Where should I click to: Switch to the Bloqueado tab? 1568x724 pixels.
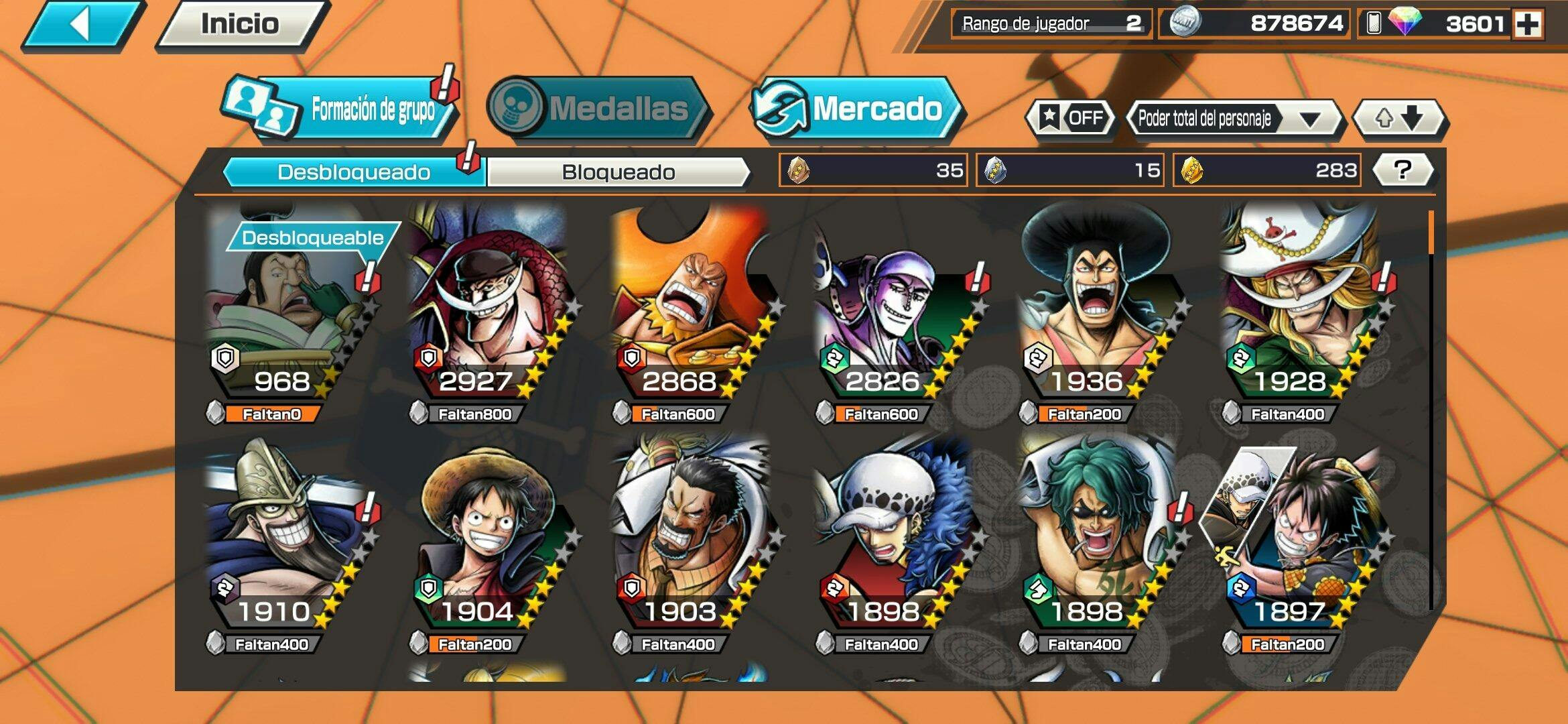[618, 172]
